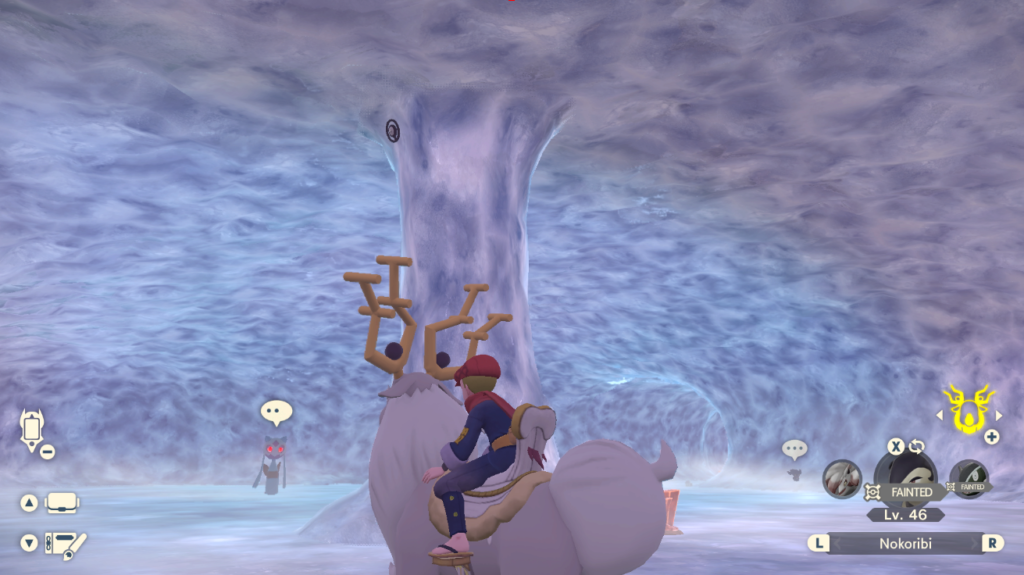Select the white-furred Pokémon party portrait
This screenshot has width=1024, height=575.
point(842,478)
